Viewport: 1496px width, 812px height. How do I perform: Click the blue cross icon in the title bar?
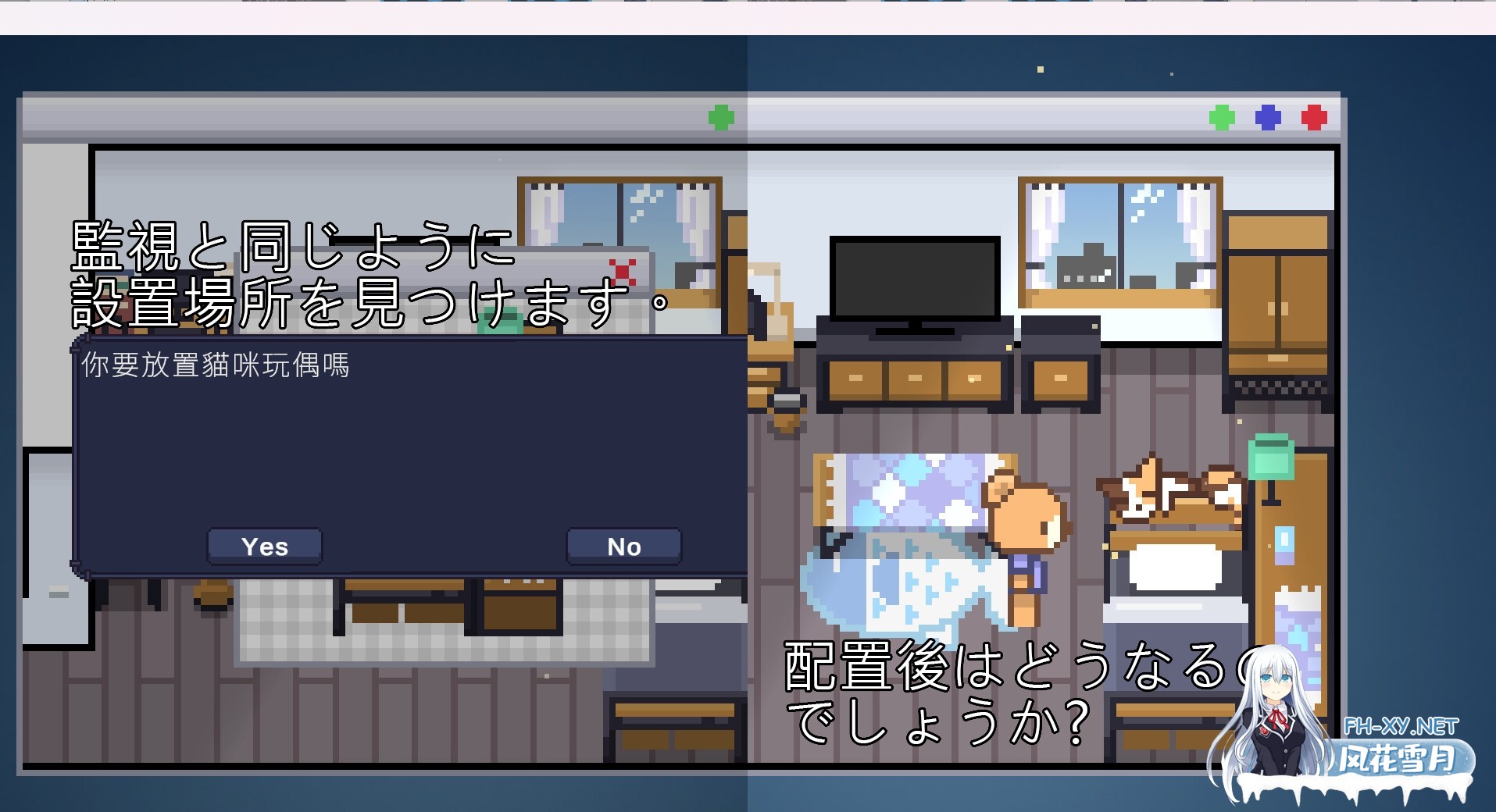pyautogui.click(x=1266, y=117)
